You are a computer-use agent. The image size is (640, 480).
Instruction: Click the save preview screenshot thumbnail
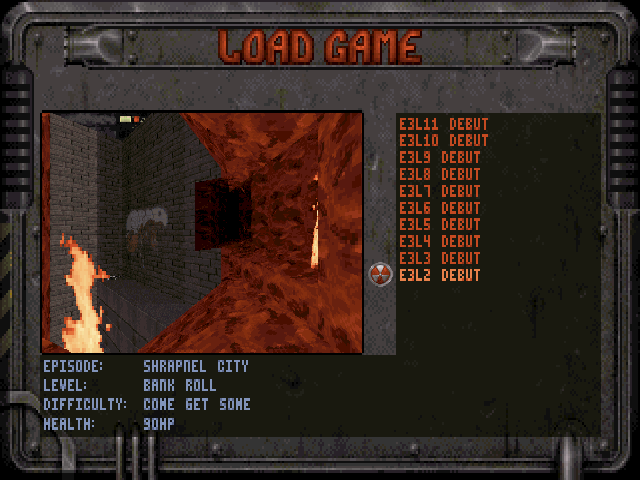202,232
